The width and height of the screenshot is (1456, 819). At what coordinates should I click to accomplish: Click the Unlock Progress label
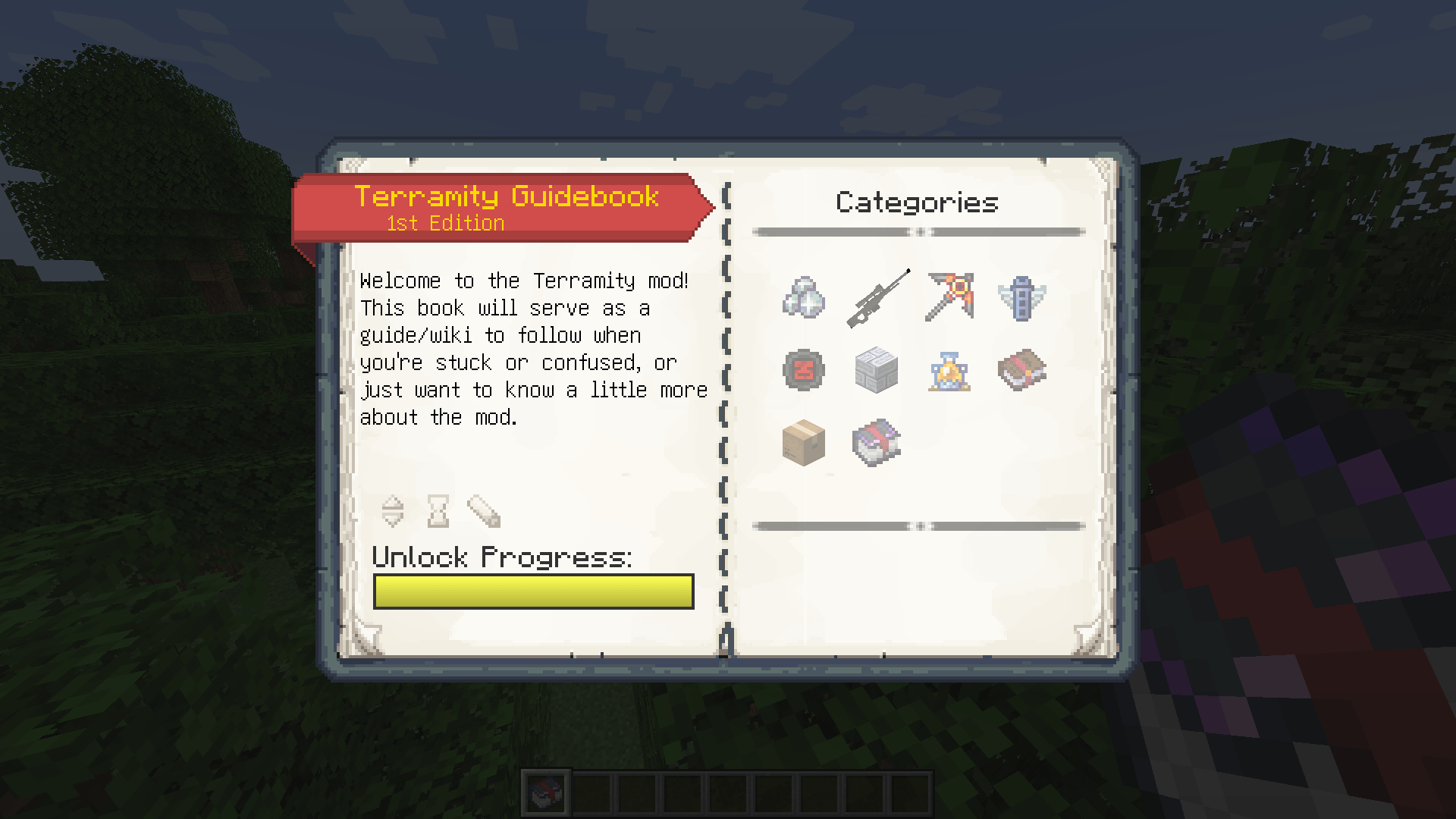pyautogui.click(x=502, y=557)
